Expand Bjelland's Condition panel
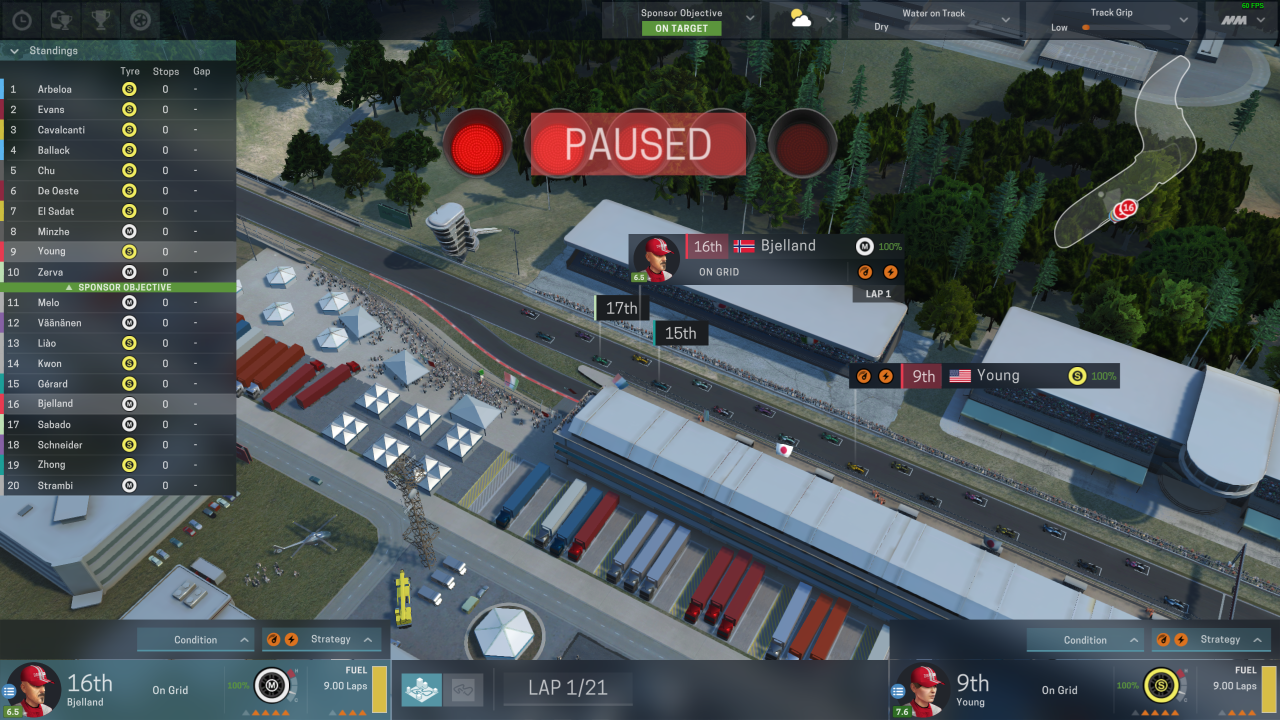 pyautogui.click(x=195, y=640)
